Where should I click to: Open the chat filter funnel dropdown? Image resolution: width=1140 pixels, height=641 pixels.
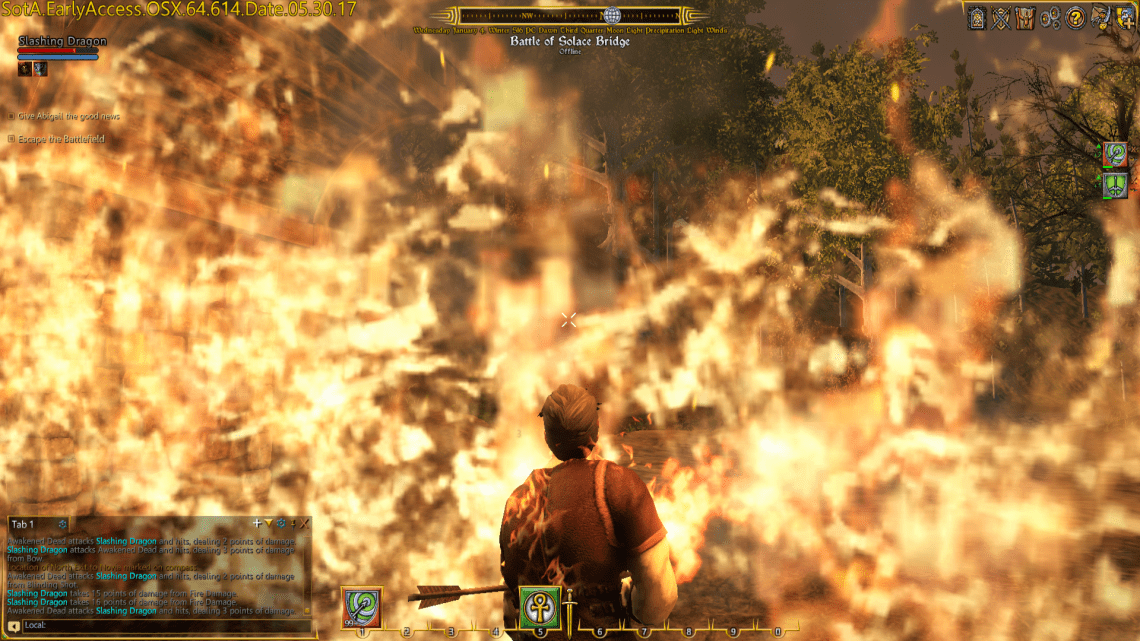pyautogui.click(x=268, y=523)
